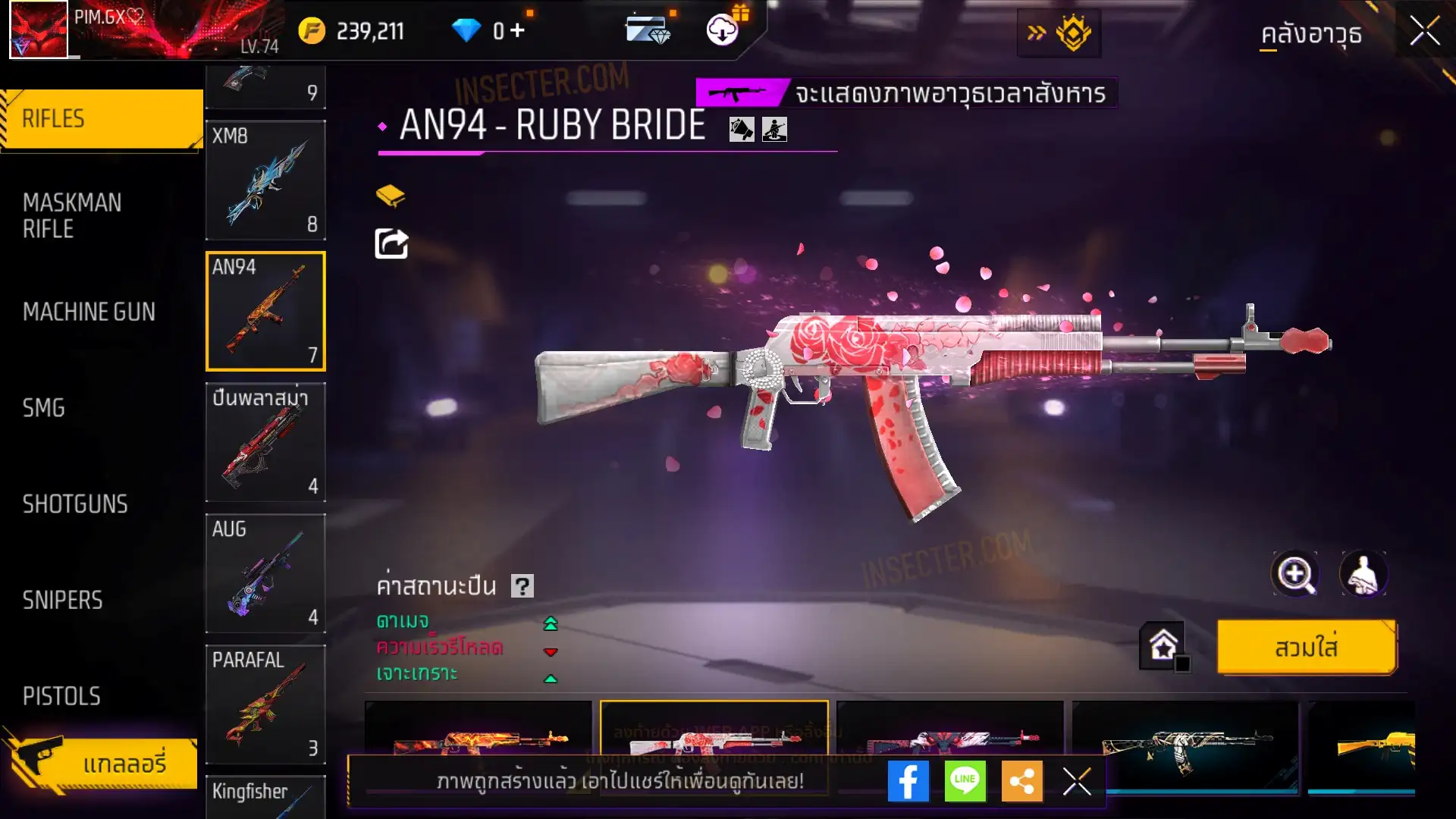Show the SMG weapon category

coord(44,408)
